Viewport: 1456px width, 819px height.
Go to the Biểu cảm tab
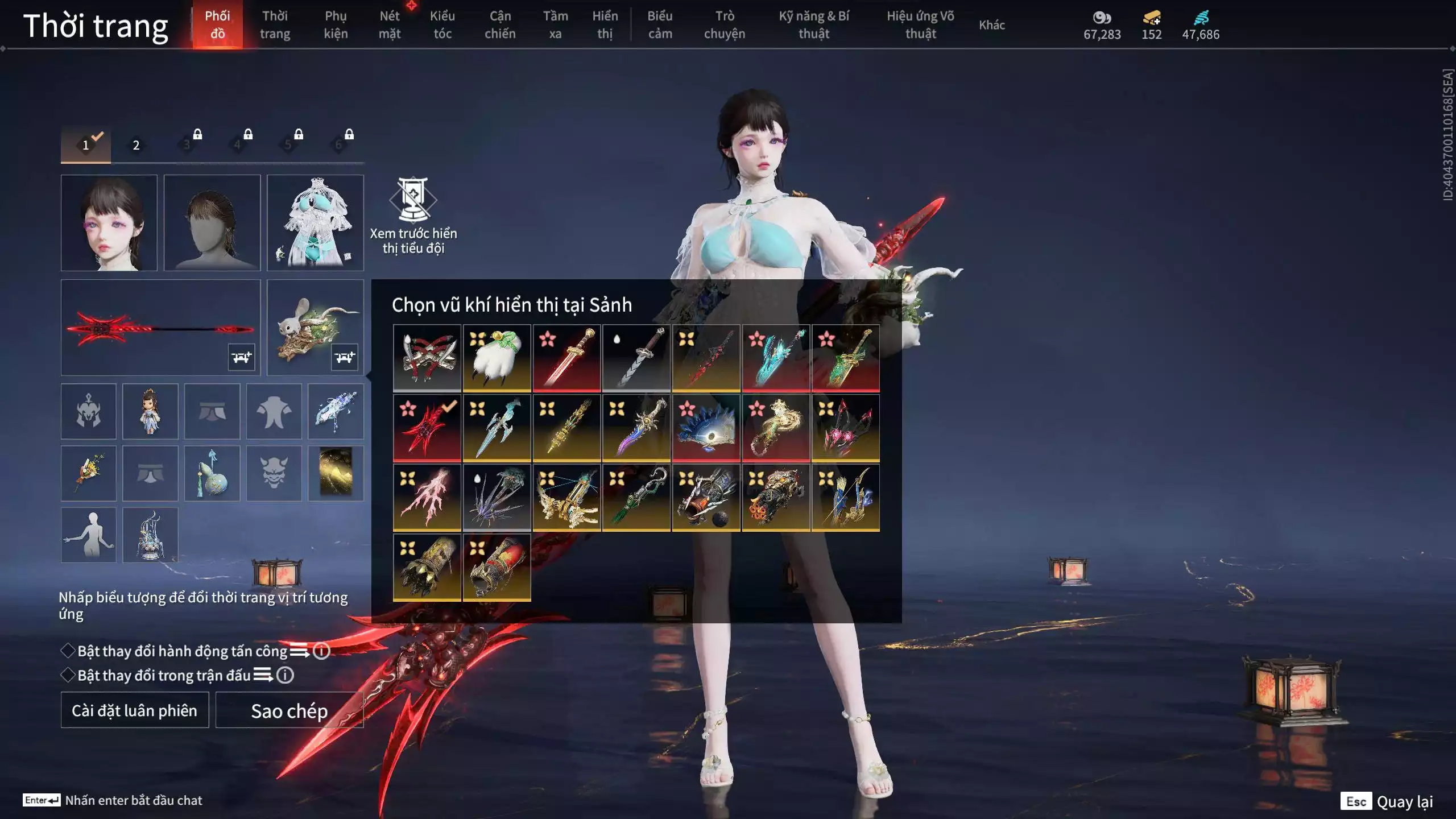tap(660, 24)
